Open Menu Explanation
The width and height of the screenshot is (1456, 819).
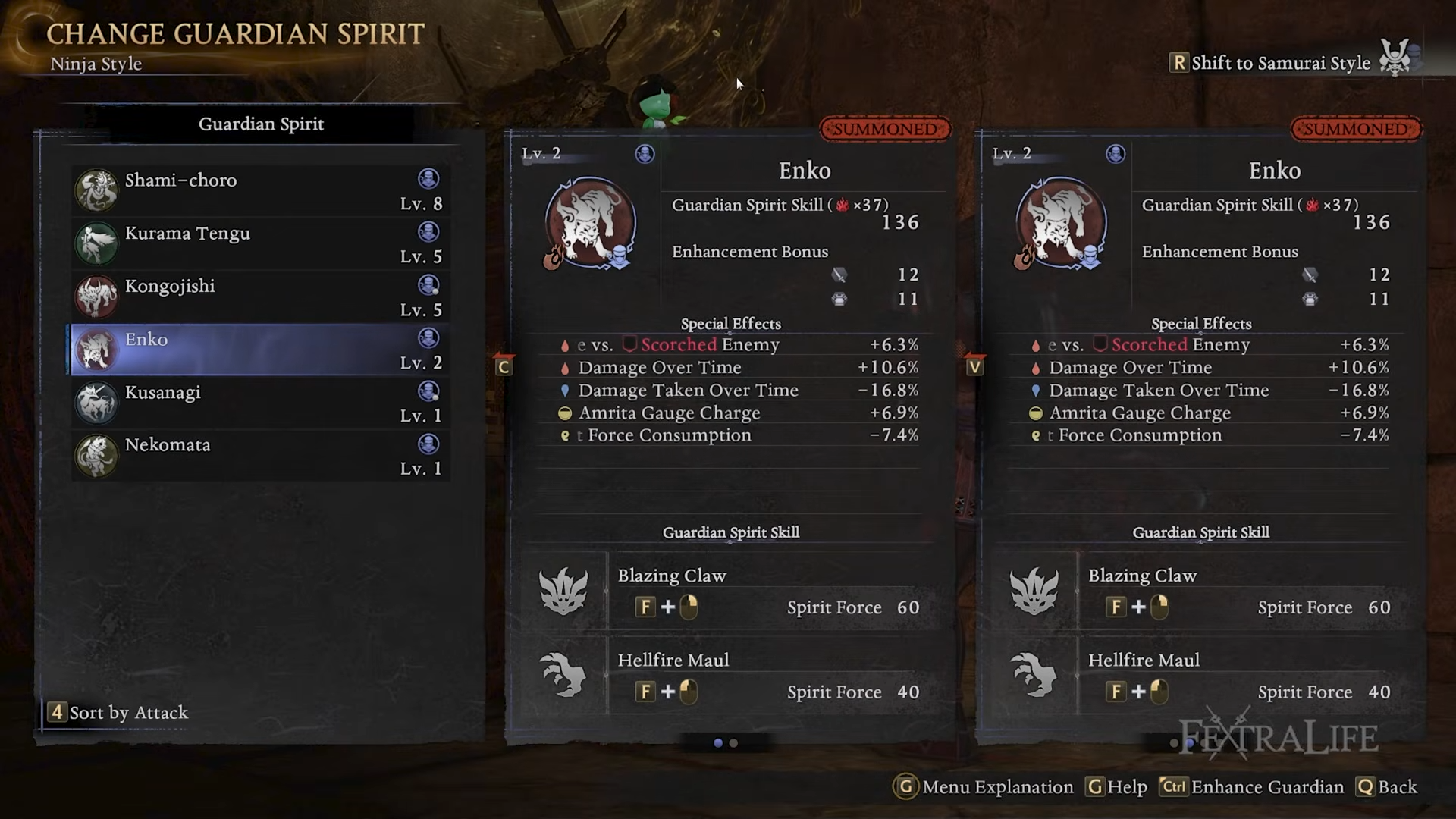tap(984, 787)
